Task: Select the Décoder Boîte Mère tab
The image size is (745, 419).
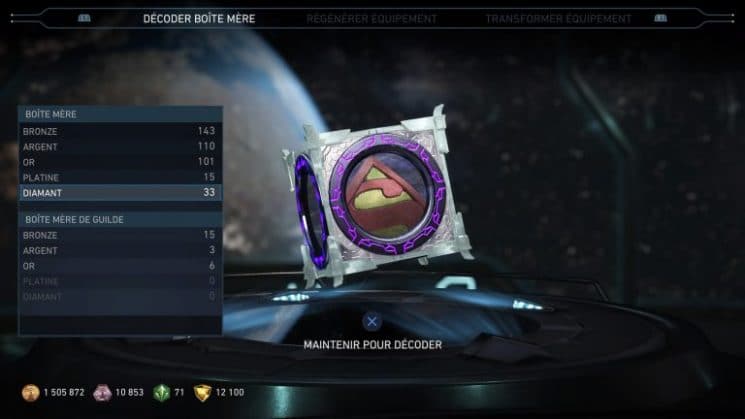Action: pyautogui.click(x=199, y=19)
